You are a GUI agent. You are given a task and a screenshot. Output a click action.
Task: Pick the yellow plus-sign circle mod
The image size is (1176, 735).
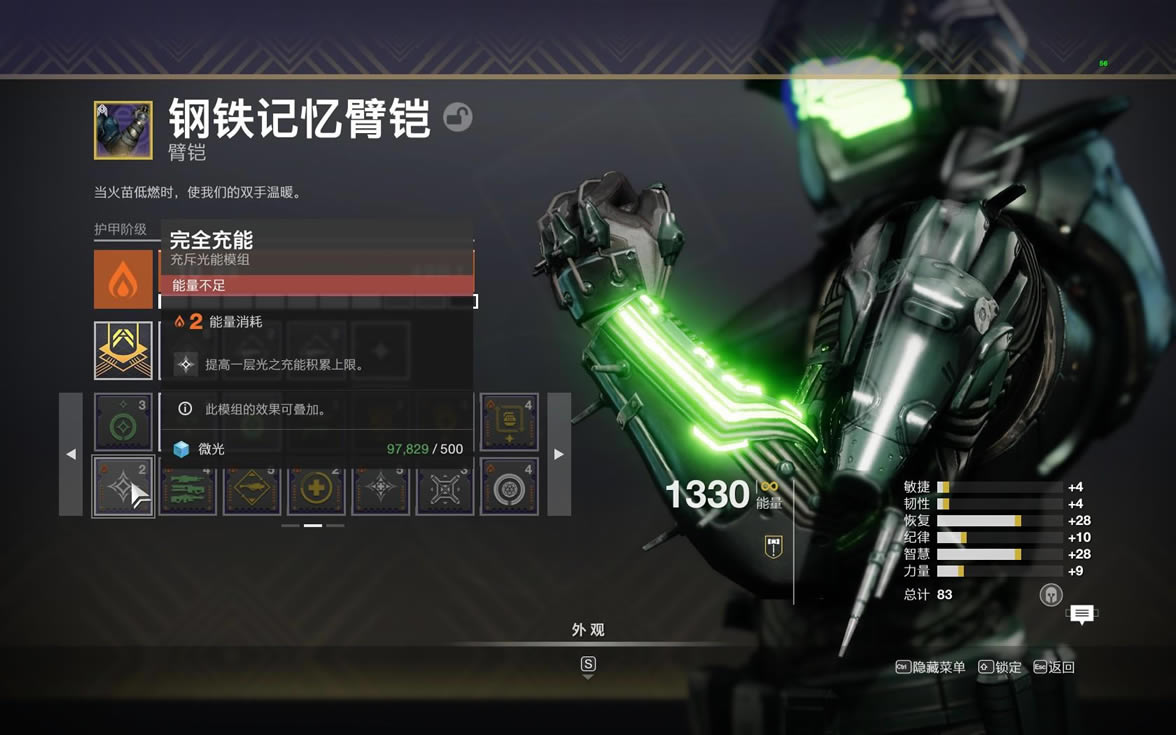pyautogui.click(x=316, y=487)
